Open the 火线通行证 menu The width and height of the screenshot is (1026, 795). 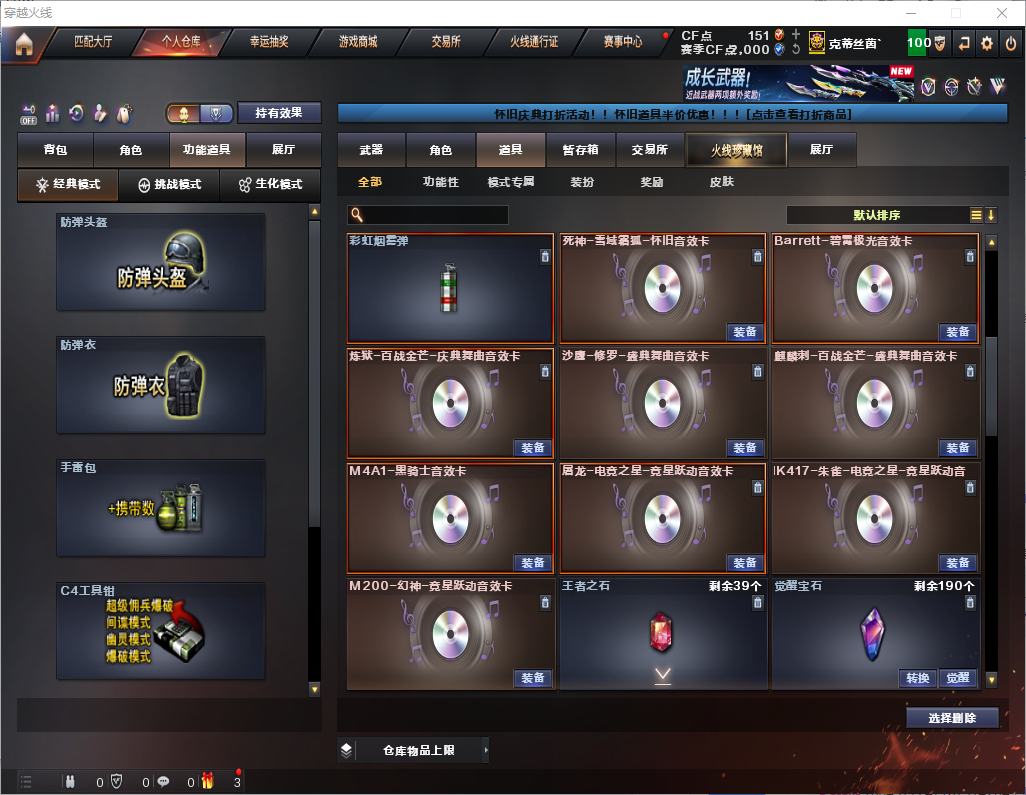534,42
